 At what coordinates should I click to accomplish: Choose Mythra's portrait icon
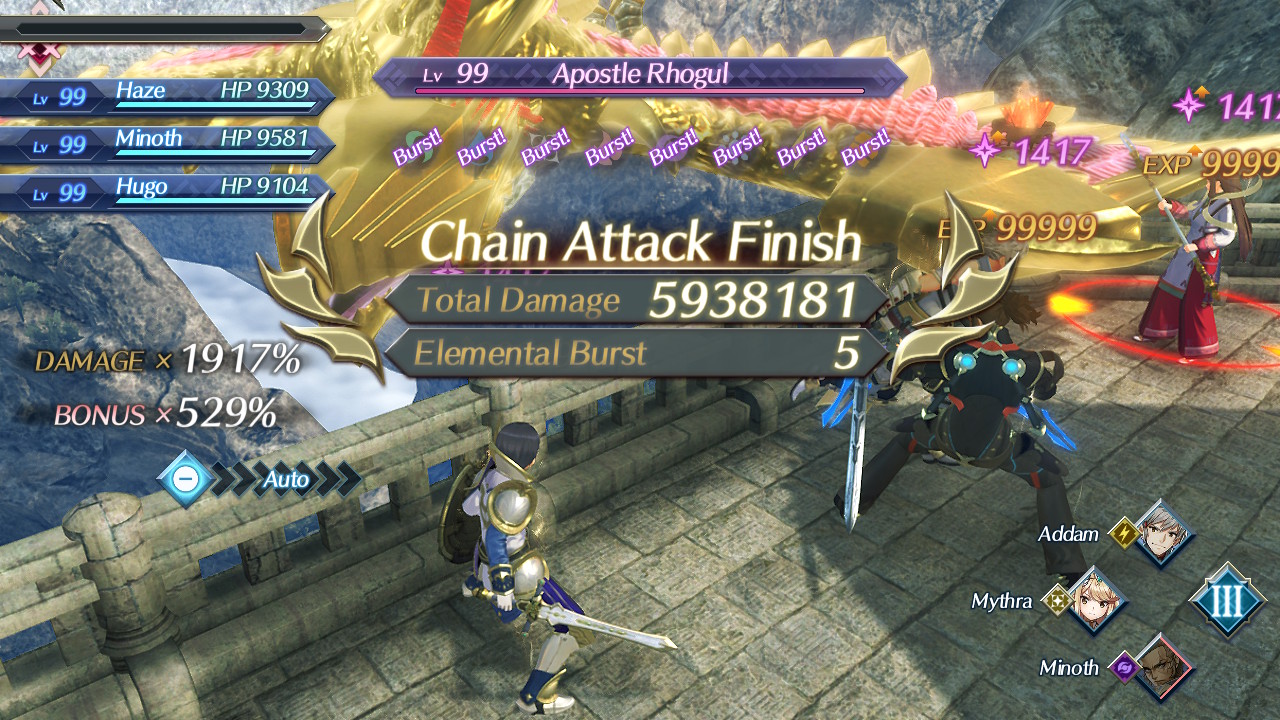(x=1097, y=601)
